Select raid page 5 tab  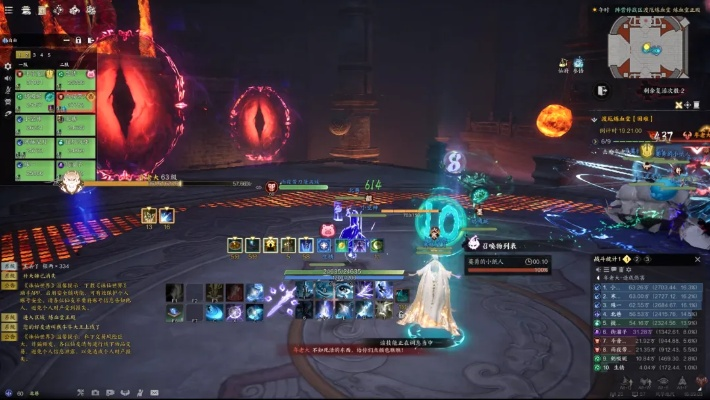pos(47,55)
